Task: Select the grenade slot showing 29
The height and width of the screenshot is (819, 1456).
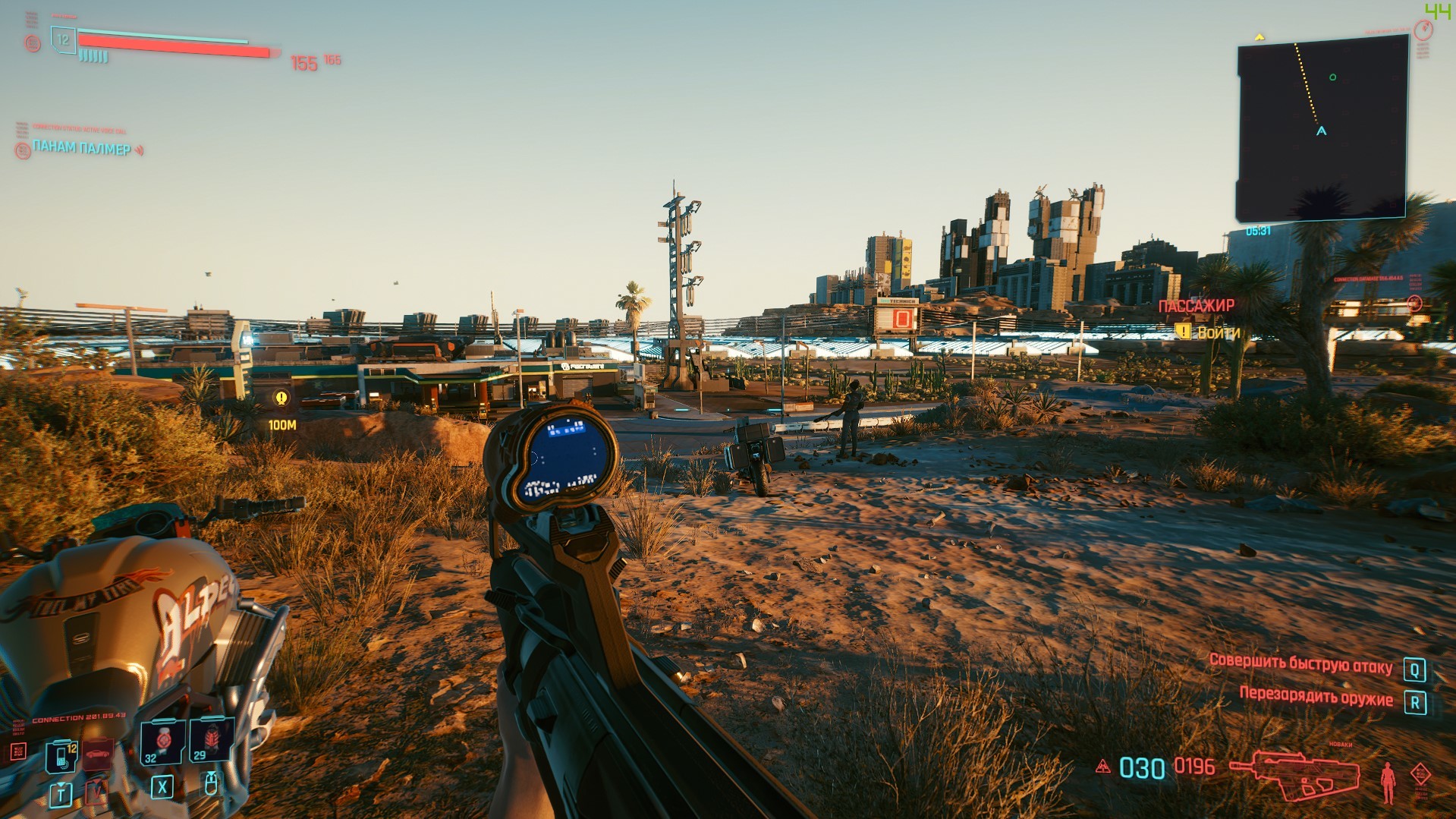Action: point(210,740)
